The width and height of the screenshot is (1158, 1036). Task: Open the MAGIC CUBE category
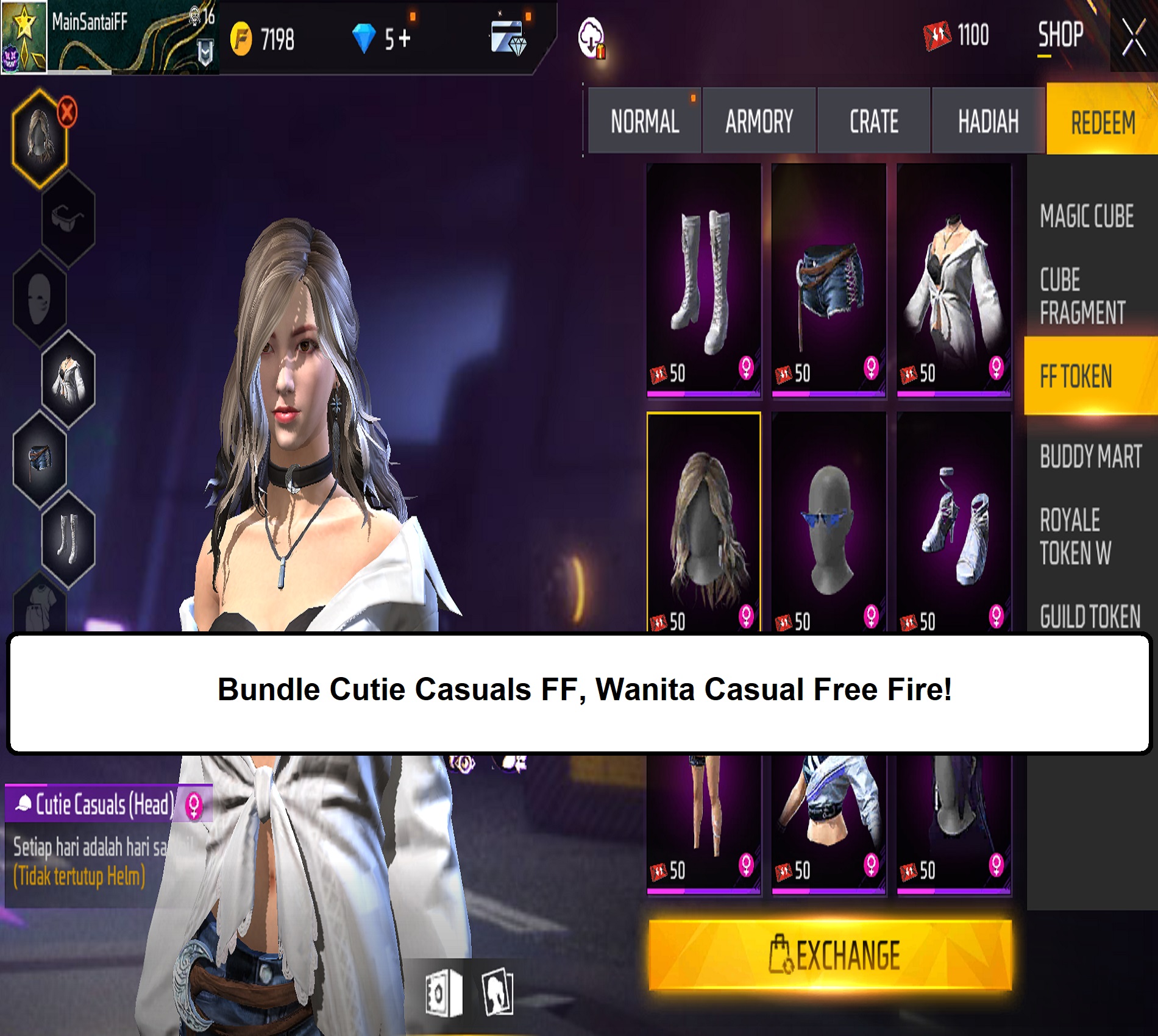pyautogui.click(x=1088, y=215)
